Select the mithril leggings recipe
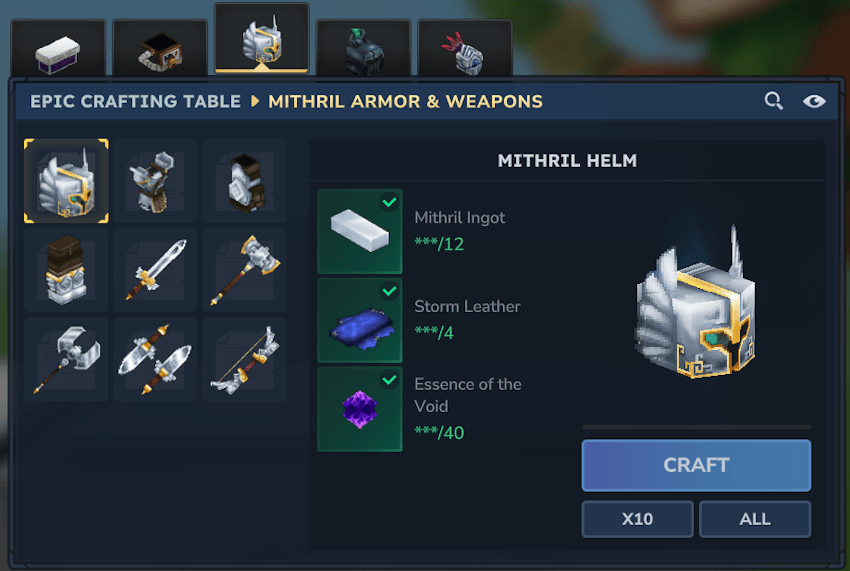 [x=244, y=181]
